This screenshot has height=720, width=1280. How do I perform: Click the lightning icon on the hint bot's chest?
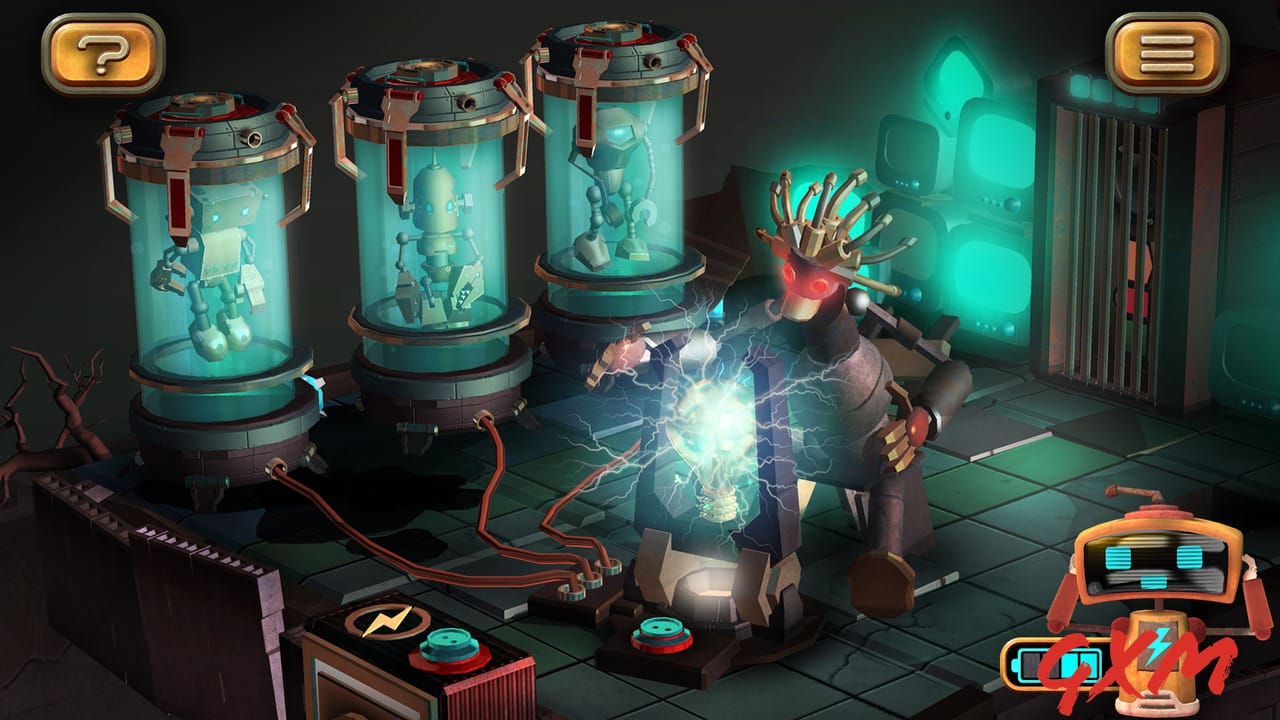1157,646
